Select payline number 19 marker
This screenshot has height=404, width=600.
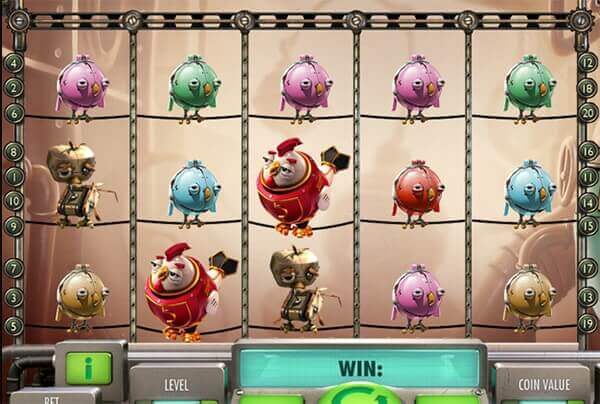point(588,323)
